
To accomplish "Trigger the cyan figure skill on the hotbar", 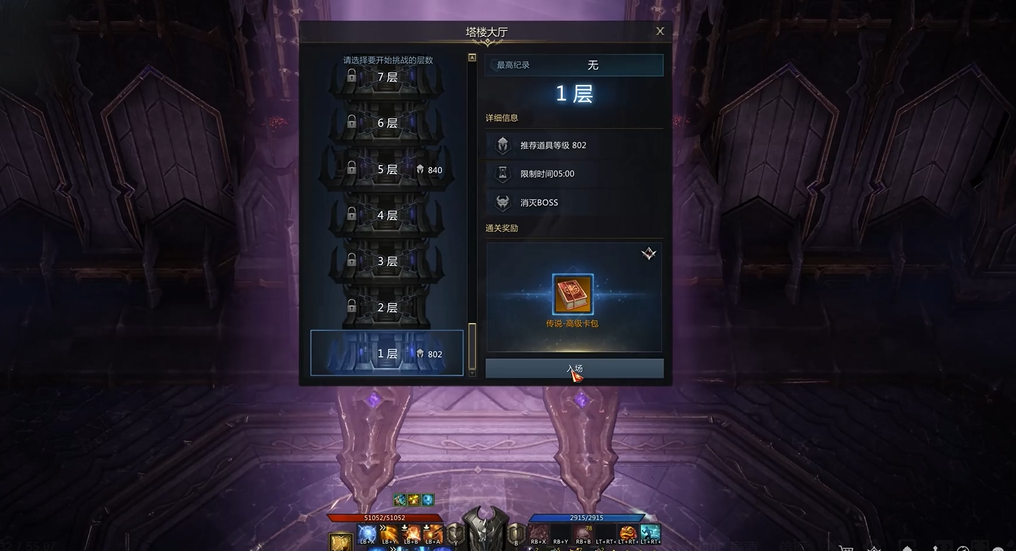I will click(650, 533).
